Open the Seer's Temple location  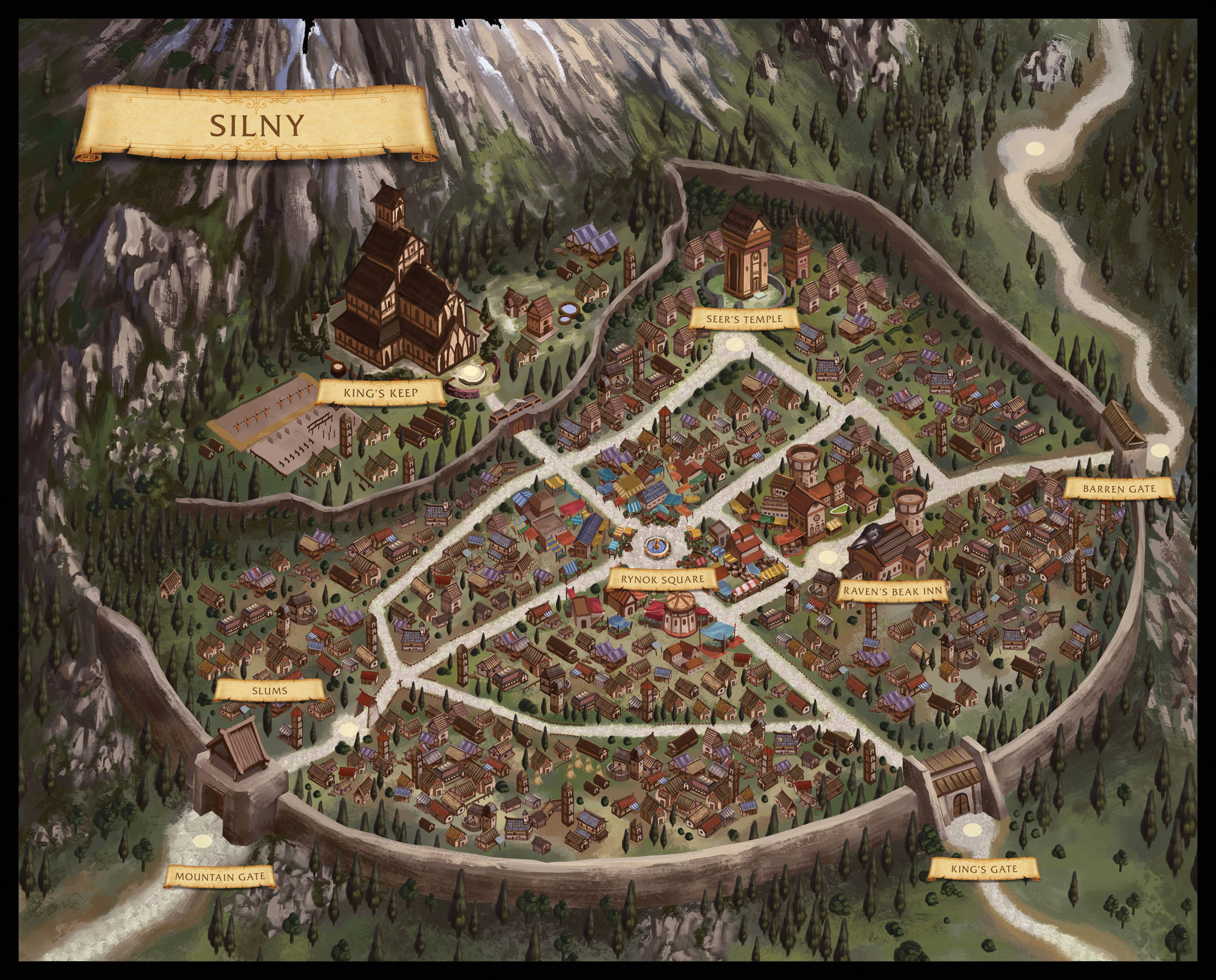tap(744, 319)
